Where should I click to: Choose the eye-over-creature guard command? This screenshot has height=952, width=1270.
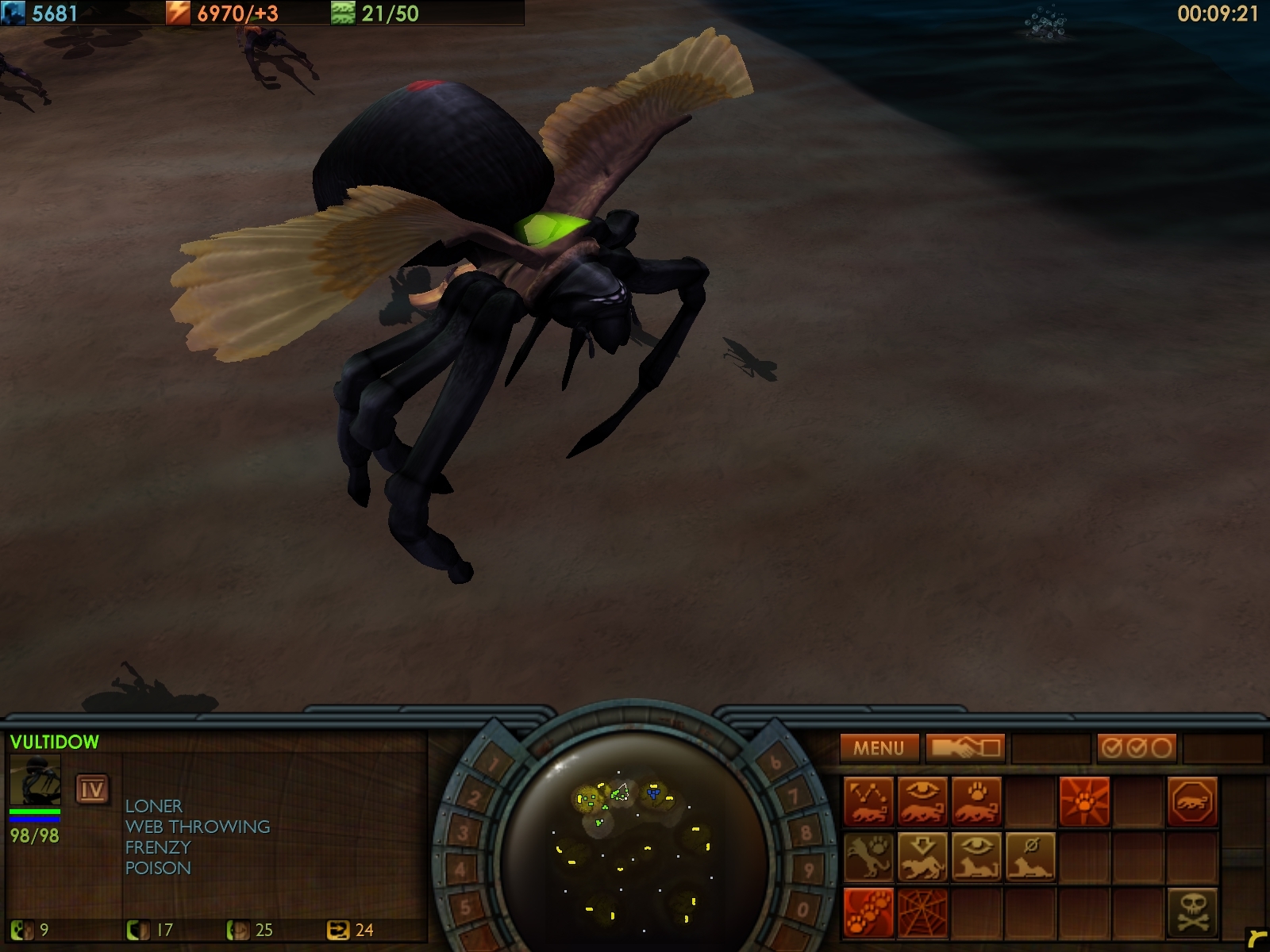coord(922,801)
